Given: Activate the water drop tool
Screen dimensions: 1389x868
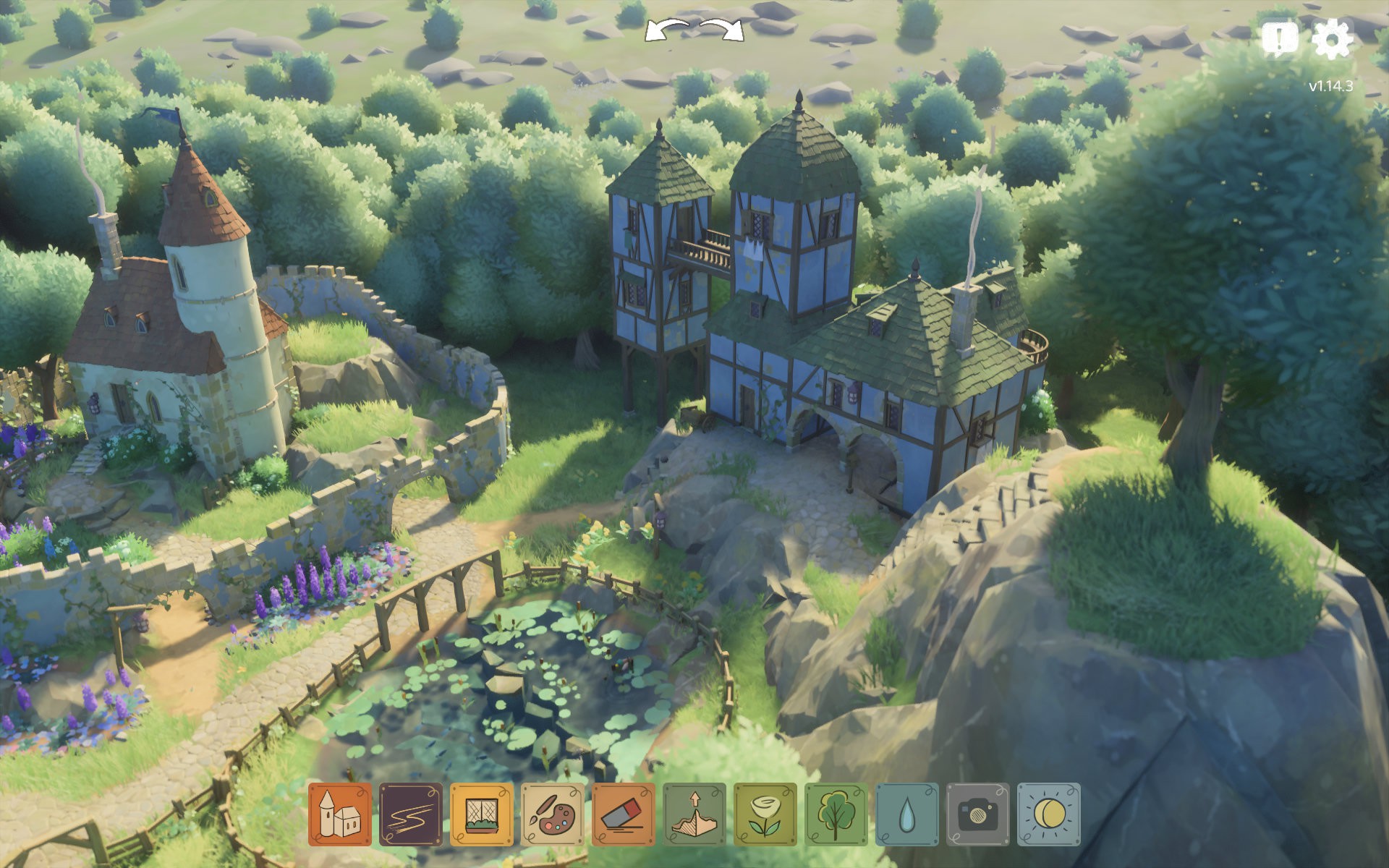Looking at the screenshot, I should (x=906, y=814).
